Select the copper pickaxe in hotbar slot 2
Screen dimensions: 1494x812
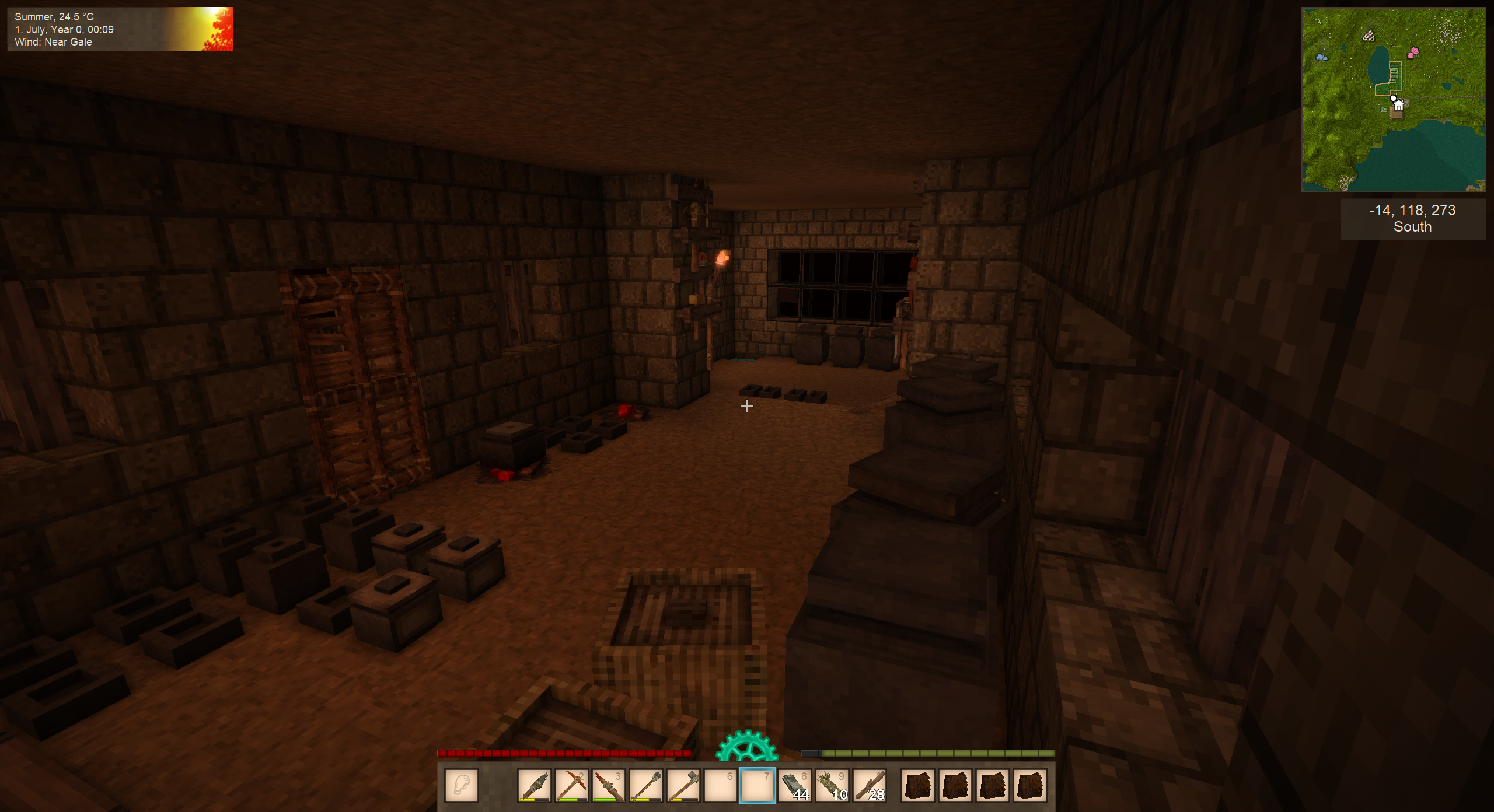coord(571,785)
